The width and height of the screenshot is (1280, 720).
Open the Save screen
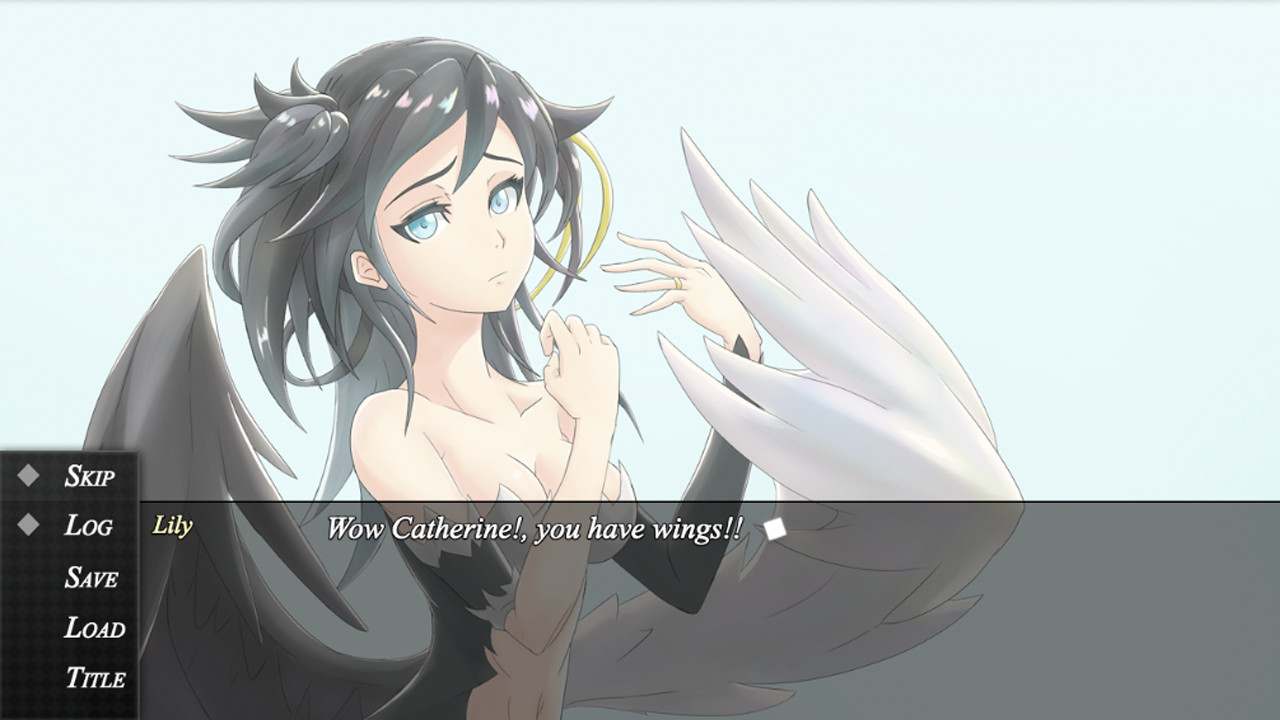(x=90, y=578)
